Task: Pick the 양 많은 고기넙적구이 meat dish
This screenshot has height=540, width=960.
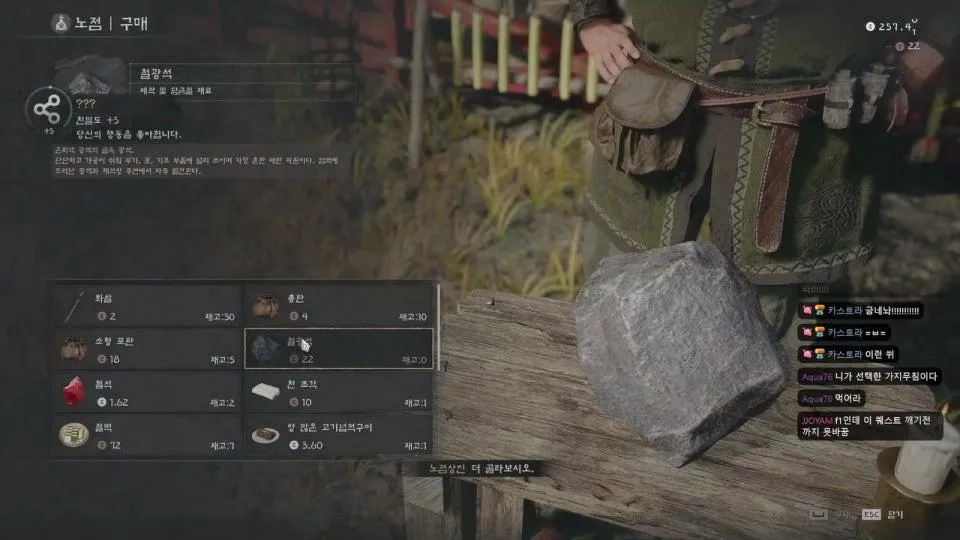Action: coord(339,434)
